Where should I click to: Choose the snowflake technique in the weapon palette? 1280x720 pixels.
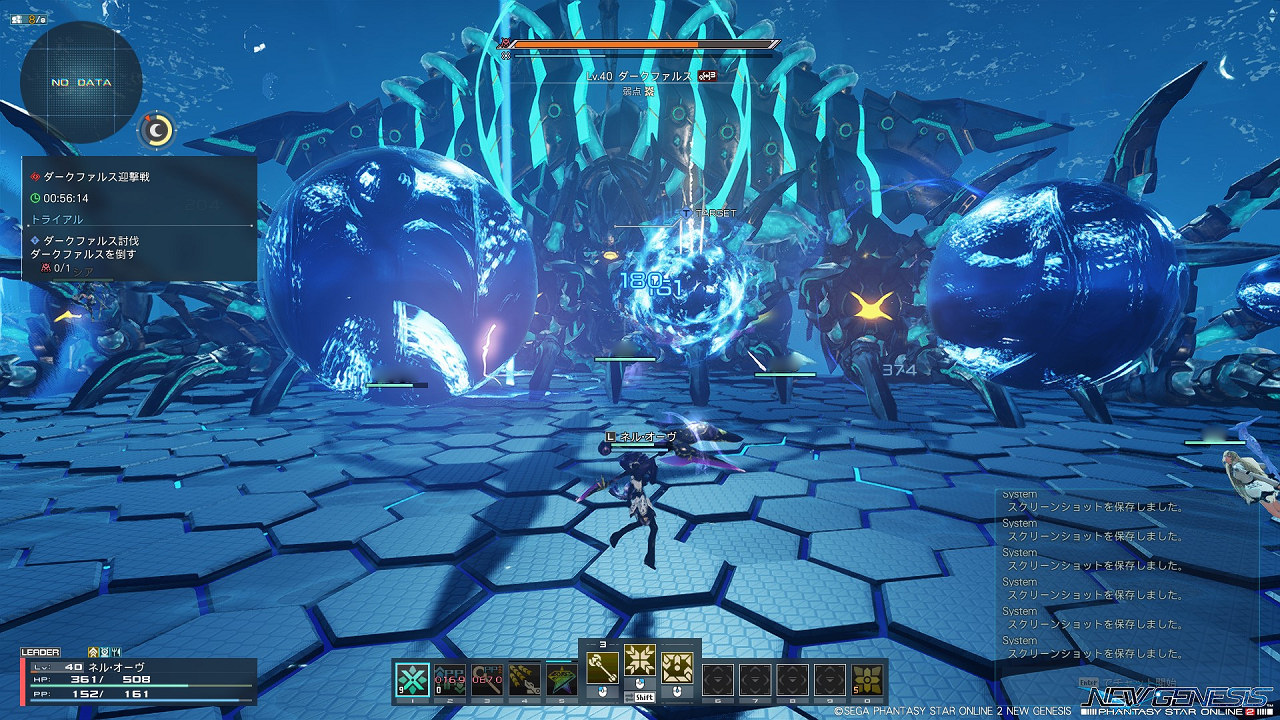coord(640,660)
